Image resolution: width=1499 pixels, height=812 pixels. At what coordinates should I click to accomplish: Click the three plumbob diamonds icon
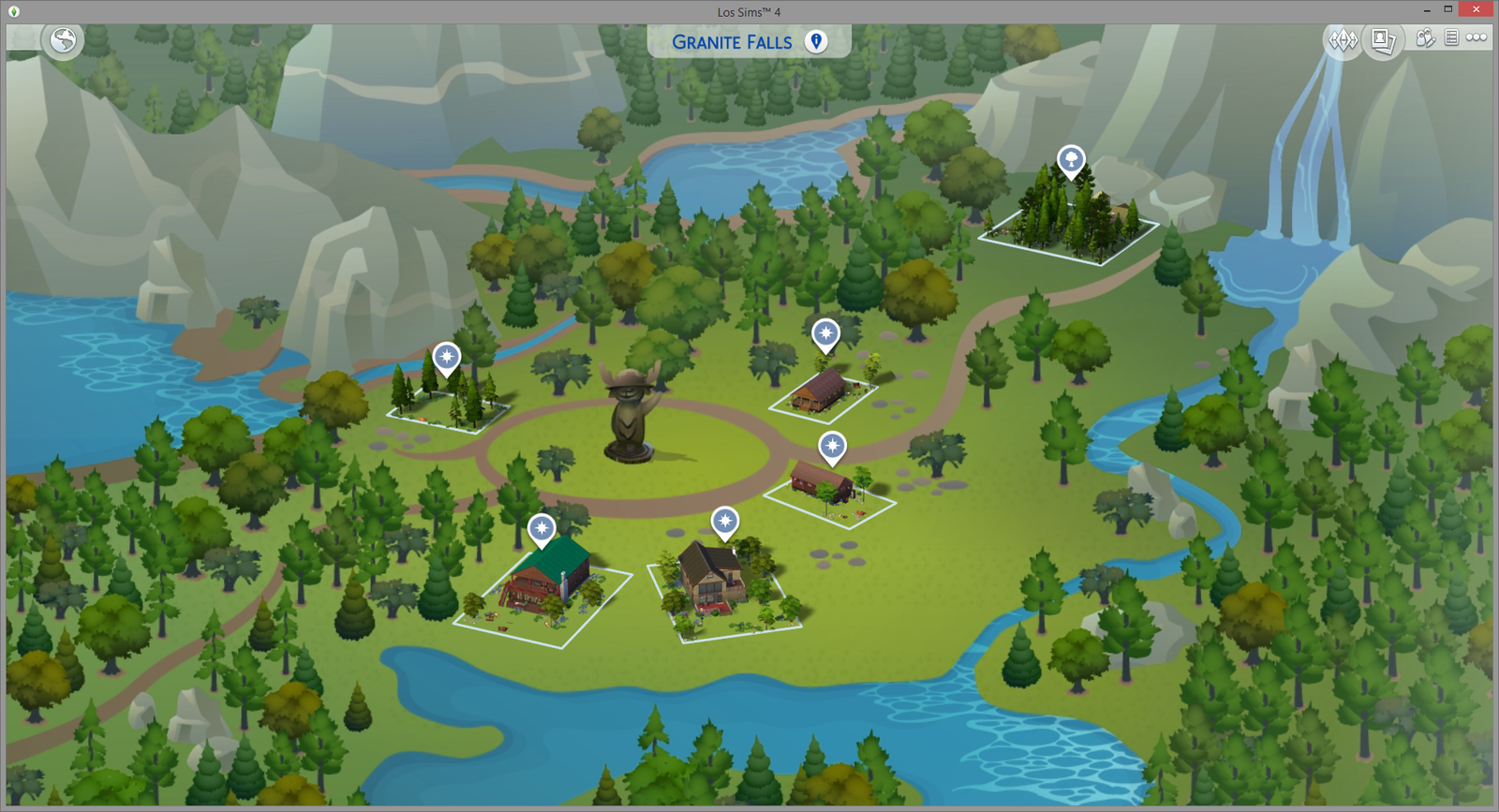coord(1343,40)
